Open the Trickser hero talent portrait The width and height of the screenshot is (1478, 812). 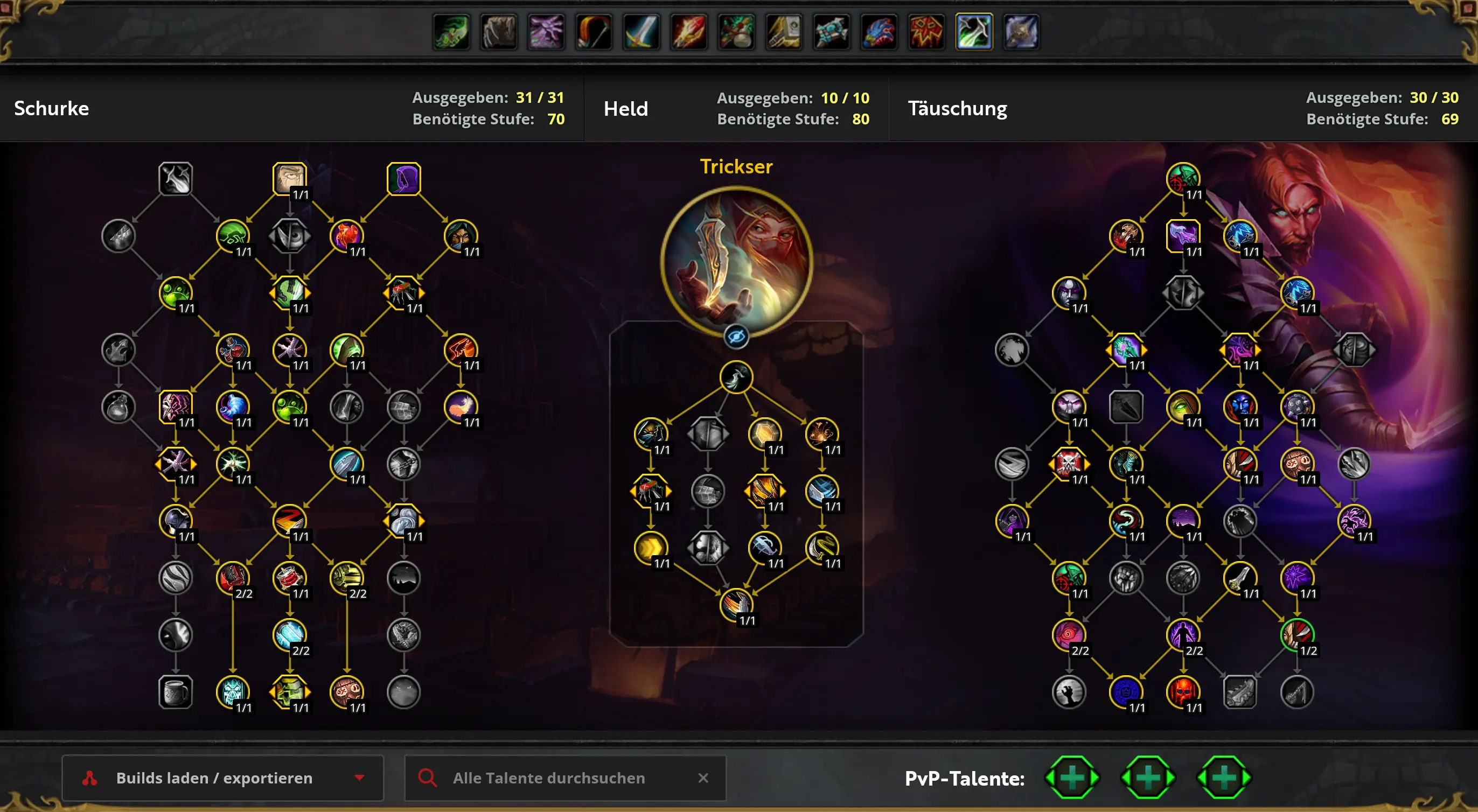[736, 262]
